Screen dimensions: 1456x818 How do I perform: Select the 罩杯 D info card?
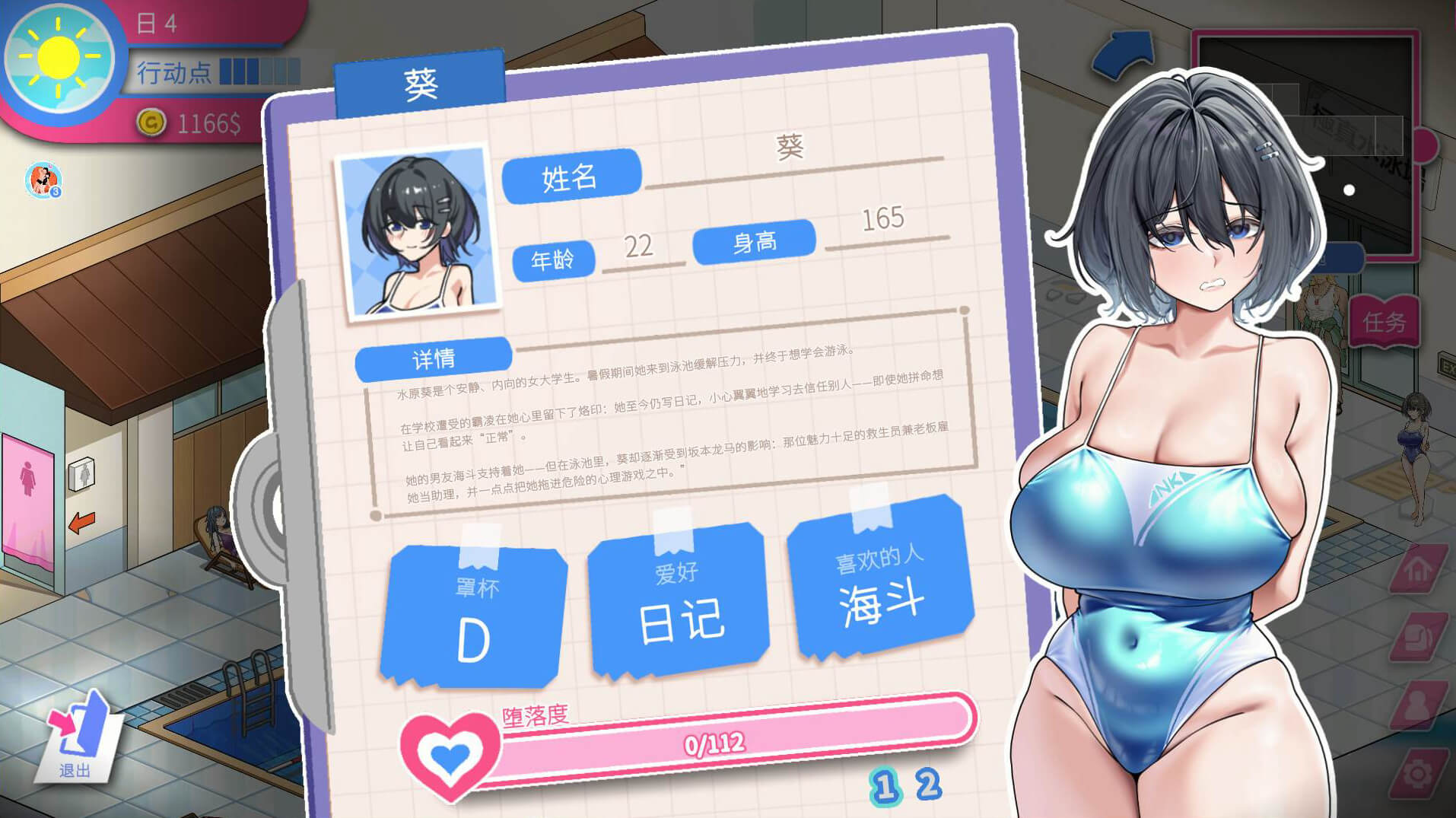point(475,616)
